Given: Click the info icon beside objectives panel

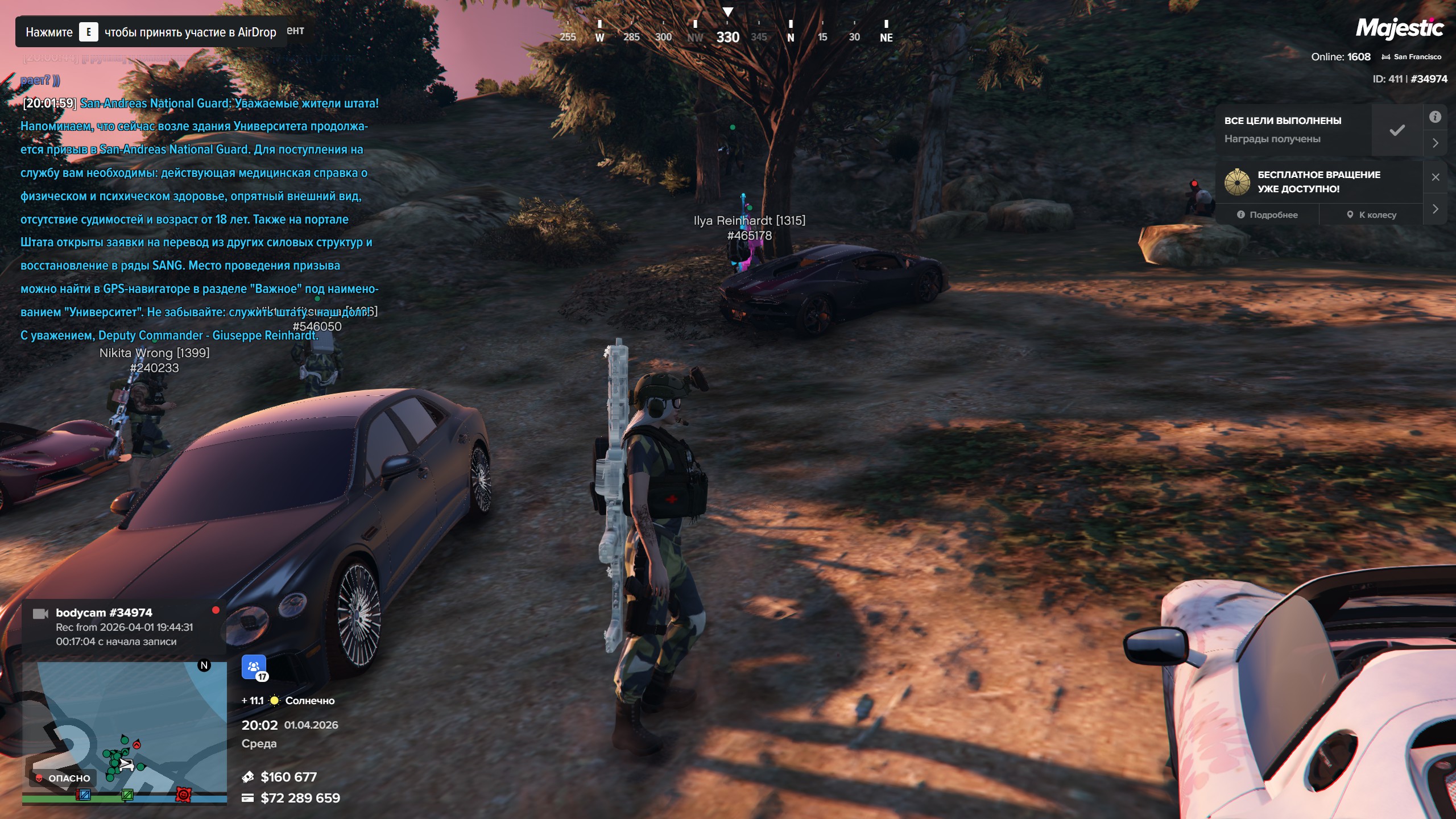Looking at the screenshot, I should click(1435, 117).
